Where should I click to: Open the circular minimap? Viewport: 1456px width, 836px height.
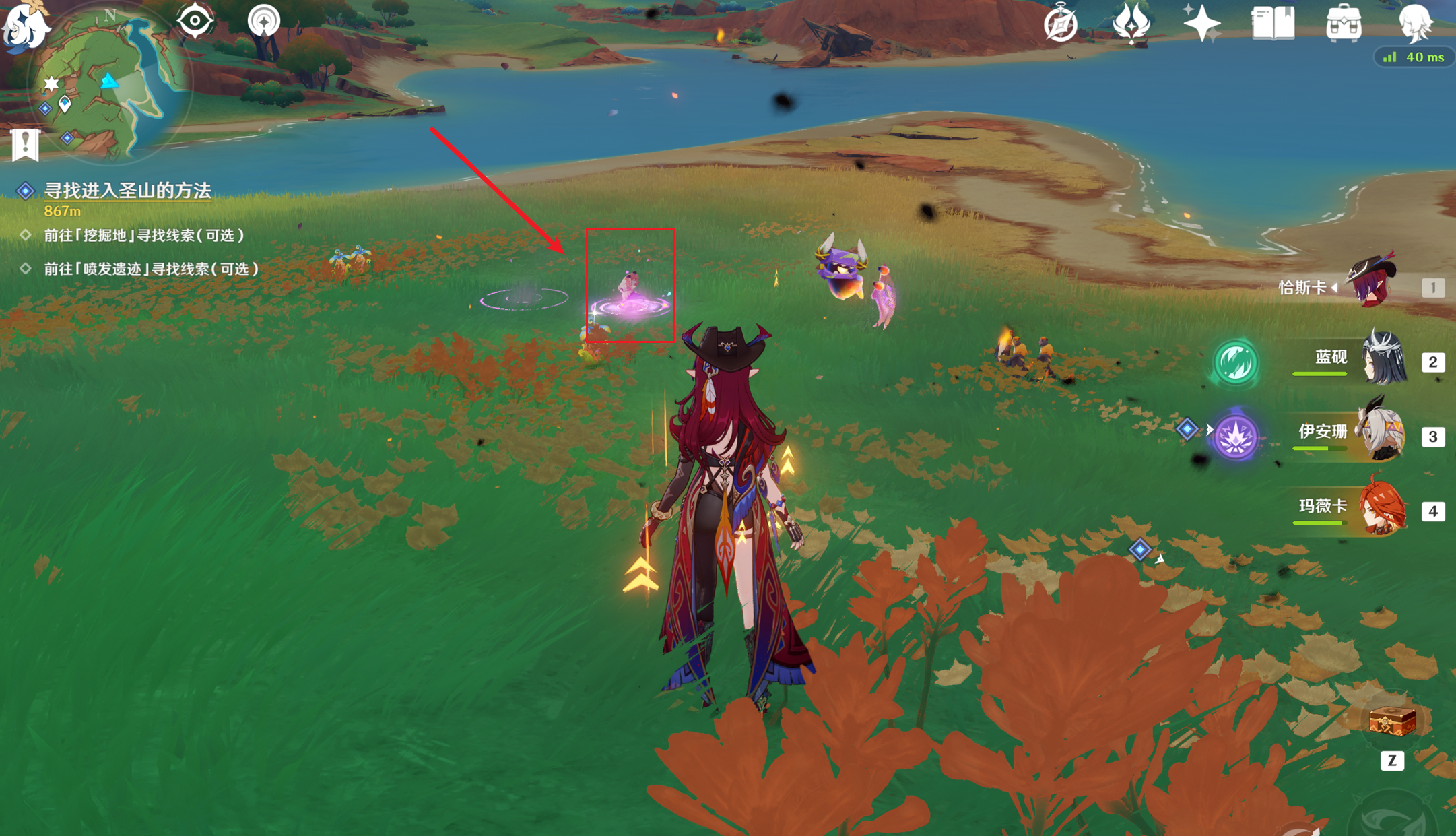[108, 88]
